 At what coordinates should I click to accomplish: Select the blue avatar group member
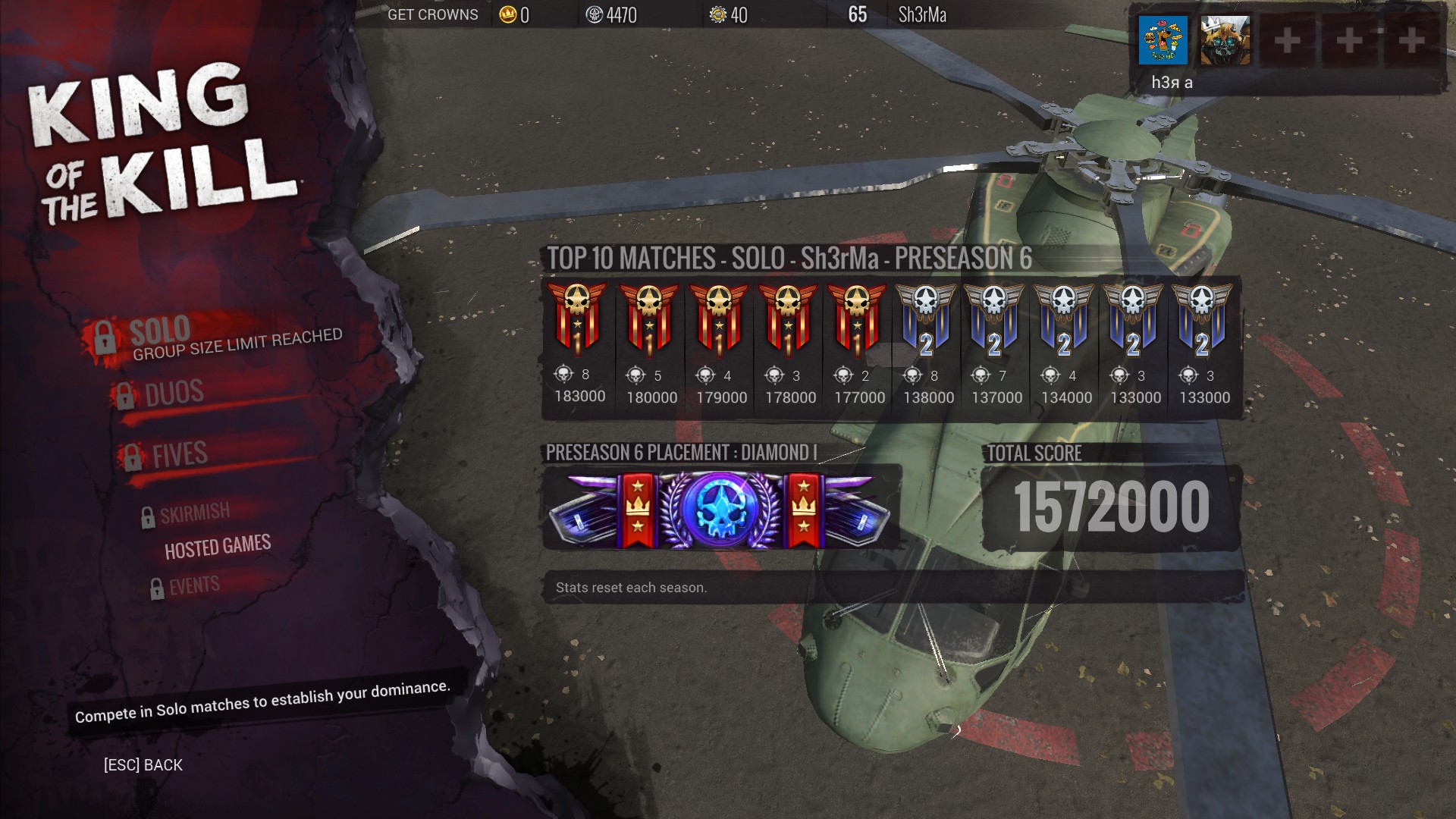(1163, 40)
